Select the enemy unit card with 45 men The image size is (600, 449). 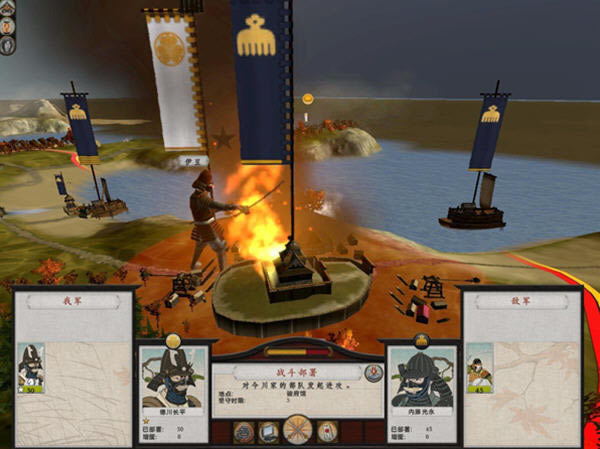pos(479,367)
